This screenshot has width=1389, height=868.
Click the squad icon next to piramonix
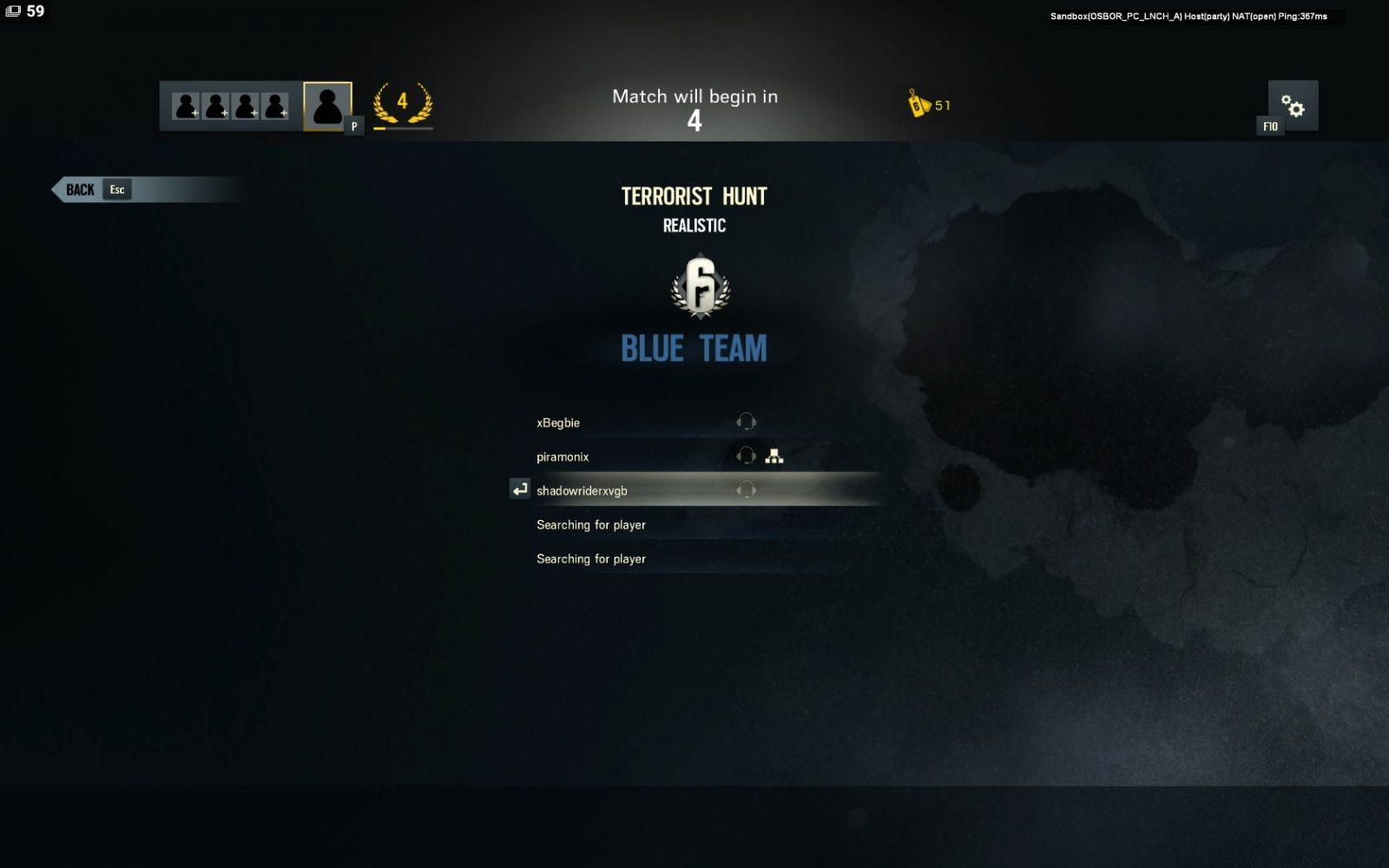pos(774,457)
